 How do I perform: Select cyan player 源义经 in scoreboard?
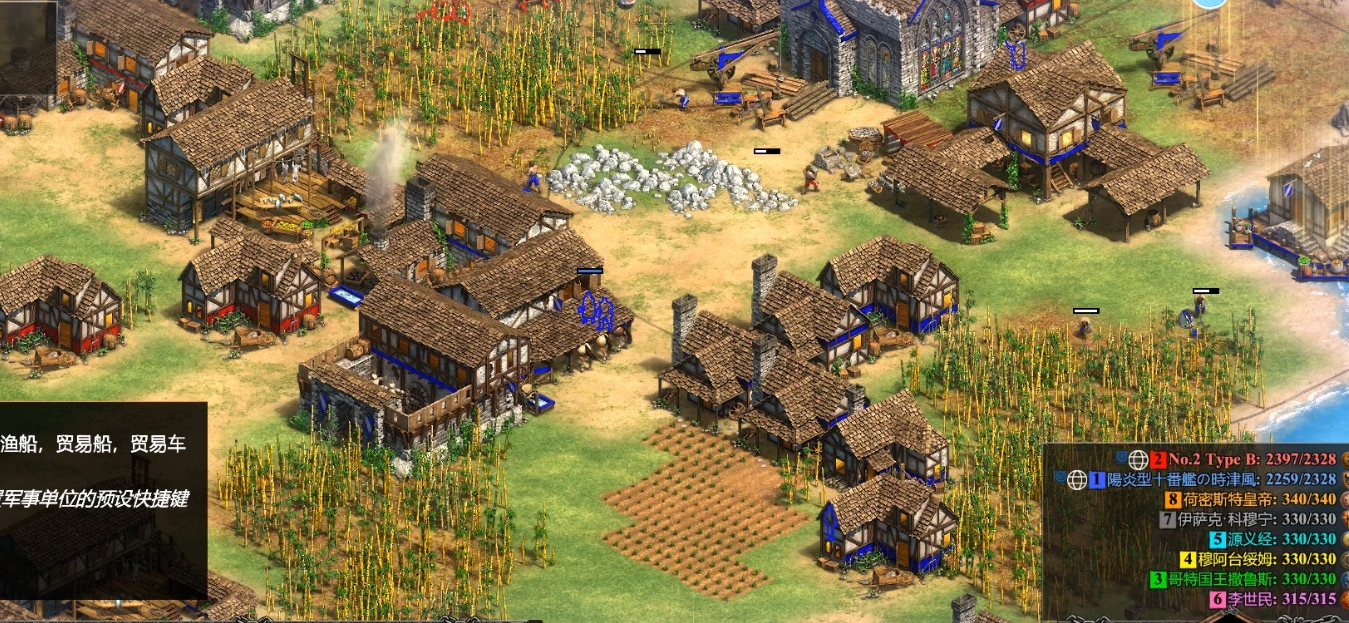point(1272,540)
